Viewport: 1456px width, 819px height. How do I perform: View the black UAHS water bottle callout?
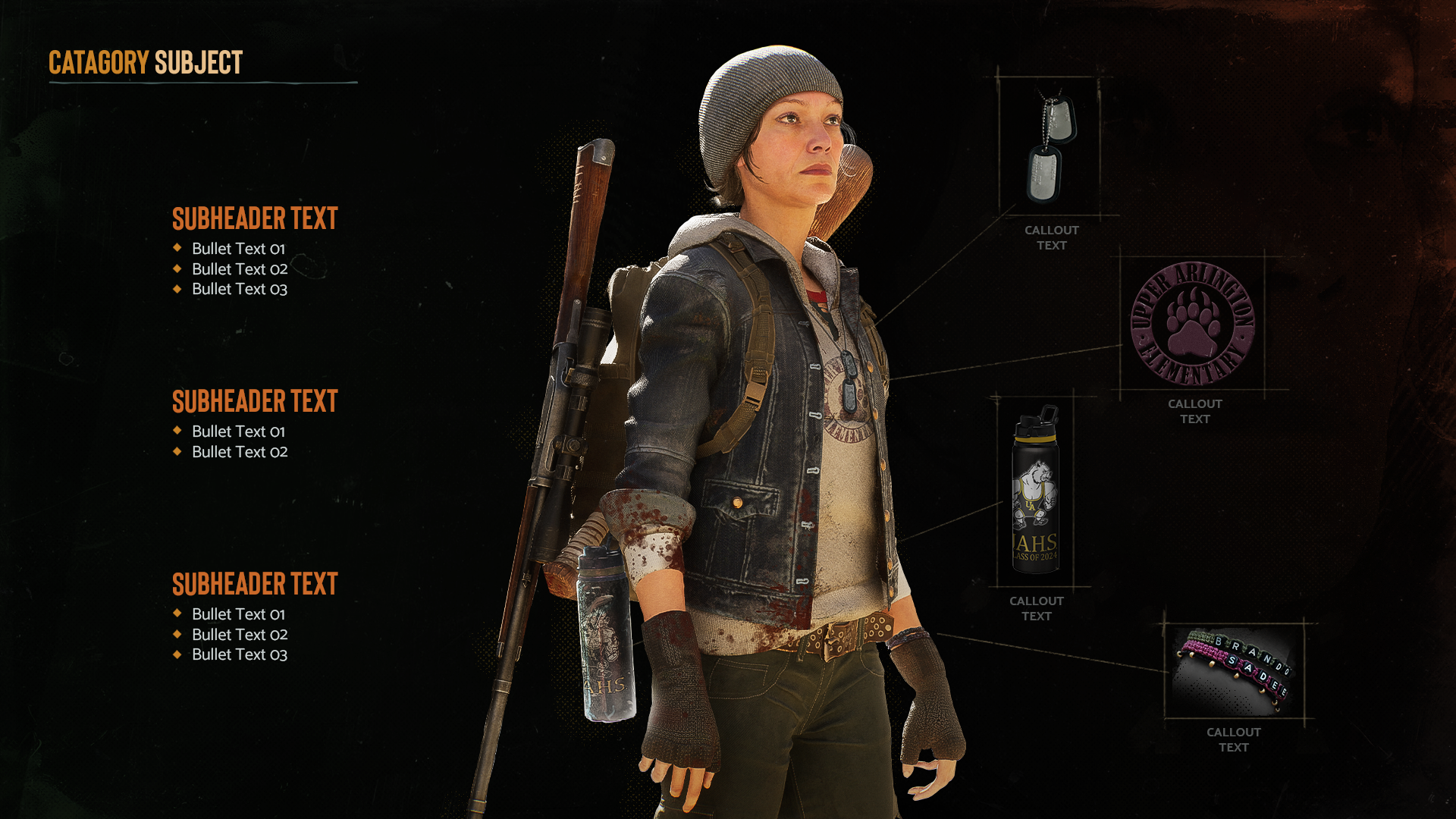tap(1036, 491)
